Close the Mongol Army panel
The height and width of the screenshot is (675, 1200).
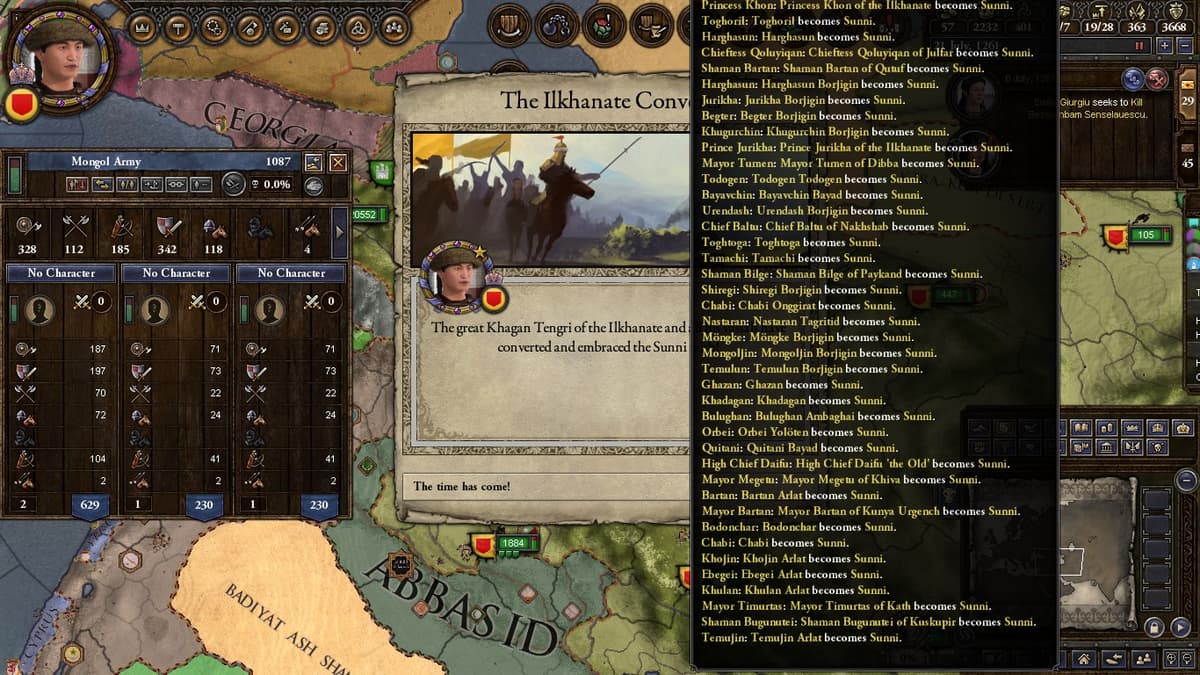point(338,162)
